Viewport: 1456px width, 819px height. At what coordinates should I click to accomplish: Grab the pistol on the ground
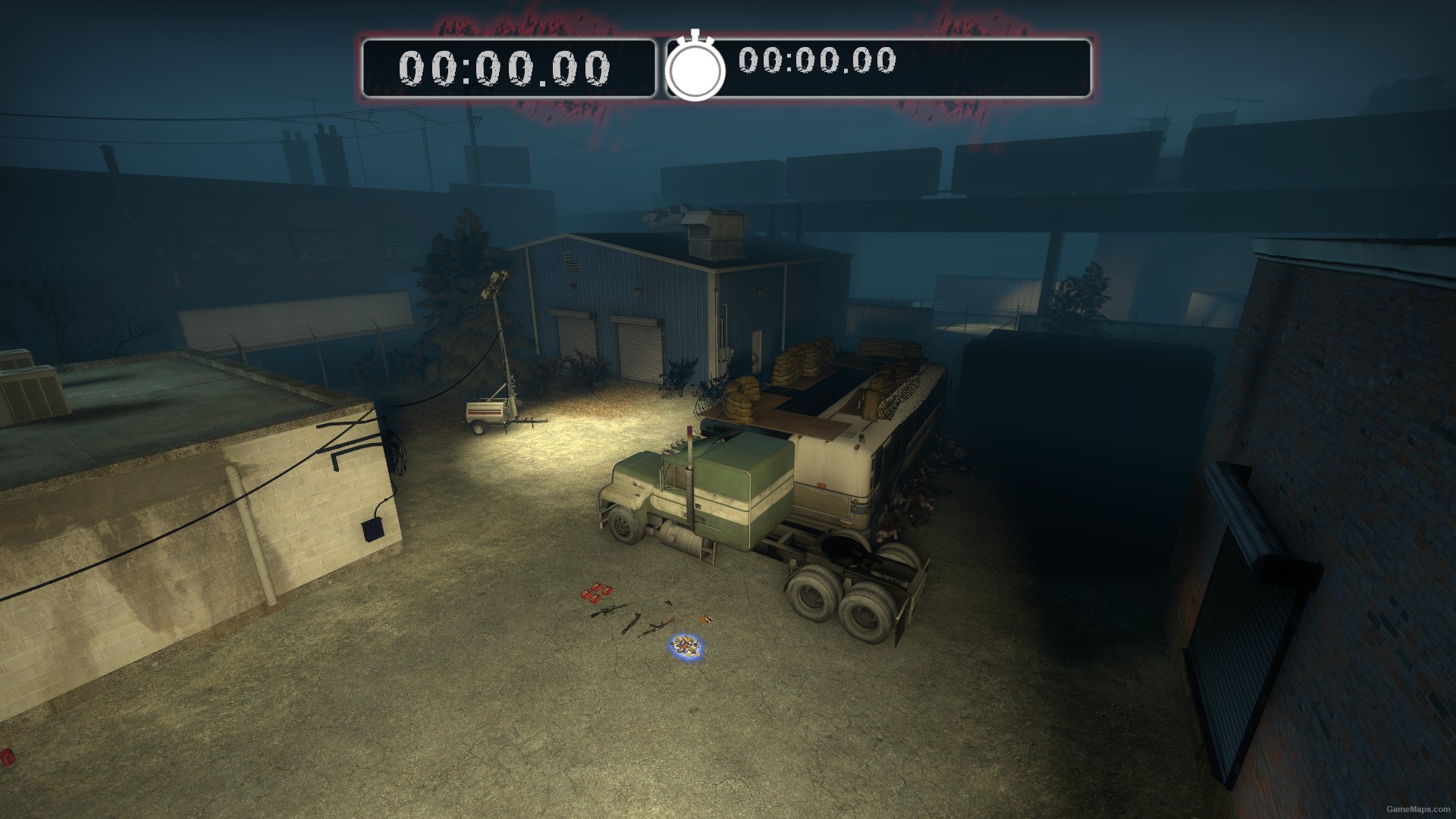(668, 603)
